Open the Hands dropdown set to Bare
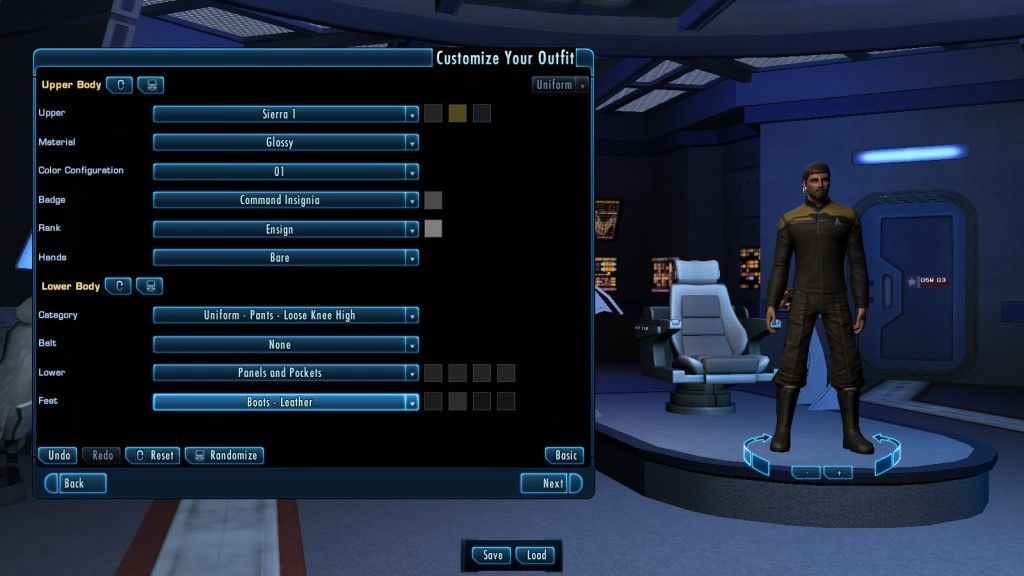This screenshot has height=576, width=1024. click(285, 258)
